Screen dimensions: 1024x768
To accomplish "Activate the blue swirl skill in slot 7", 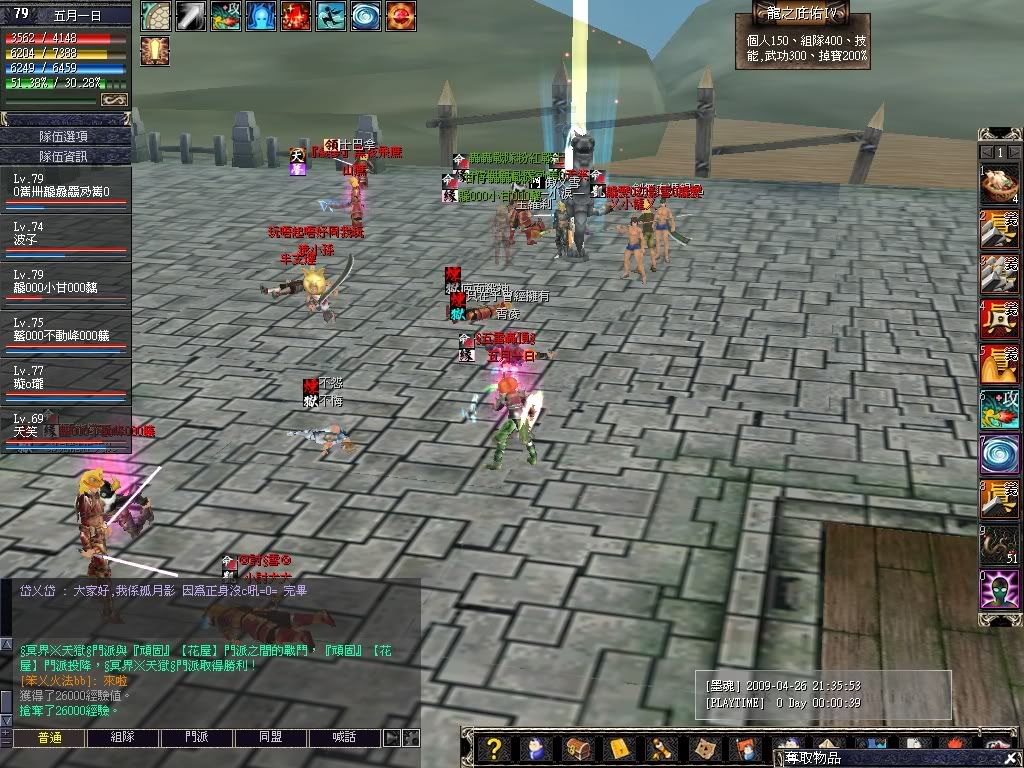I will tap(998, 453).
